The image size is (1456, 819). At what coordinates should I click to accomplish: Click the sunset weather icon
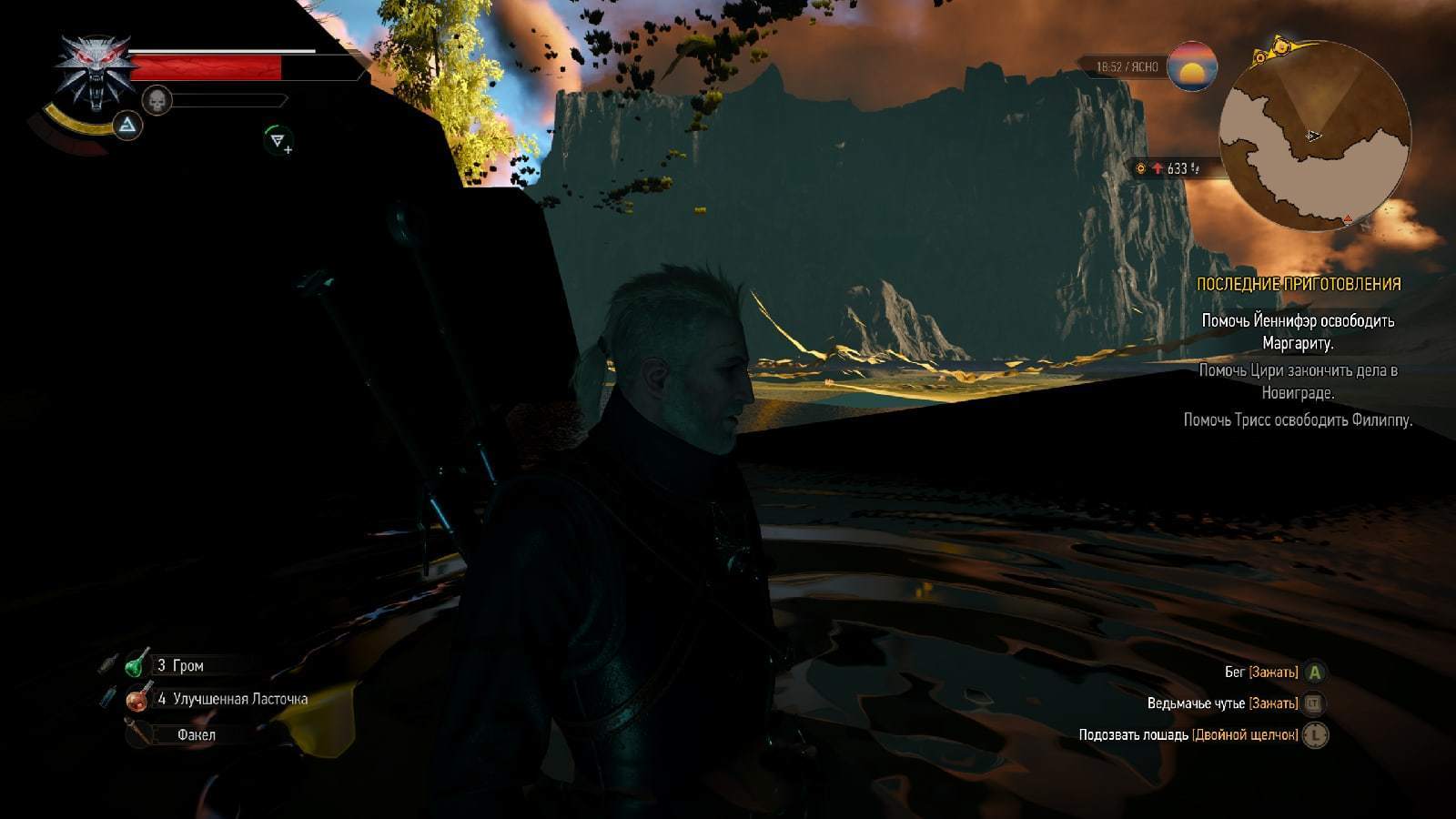tap(1192, 66)
